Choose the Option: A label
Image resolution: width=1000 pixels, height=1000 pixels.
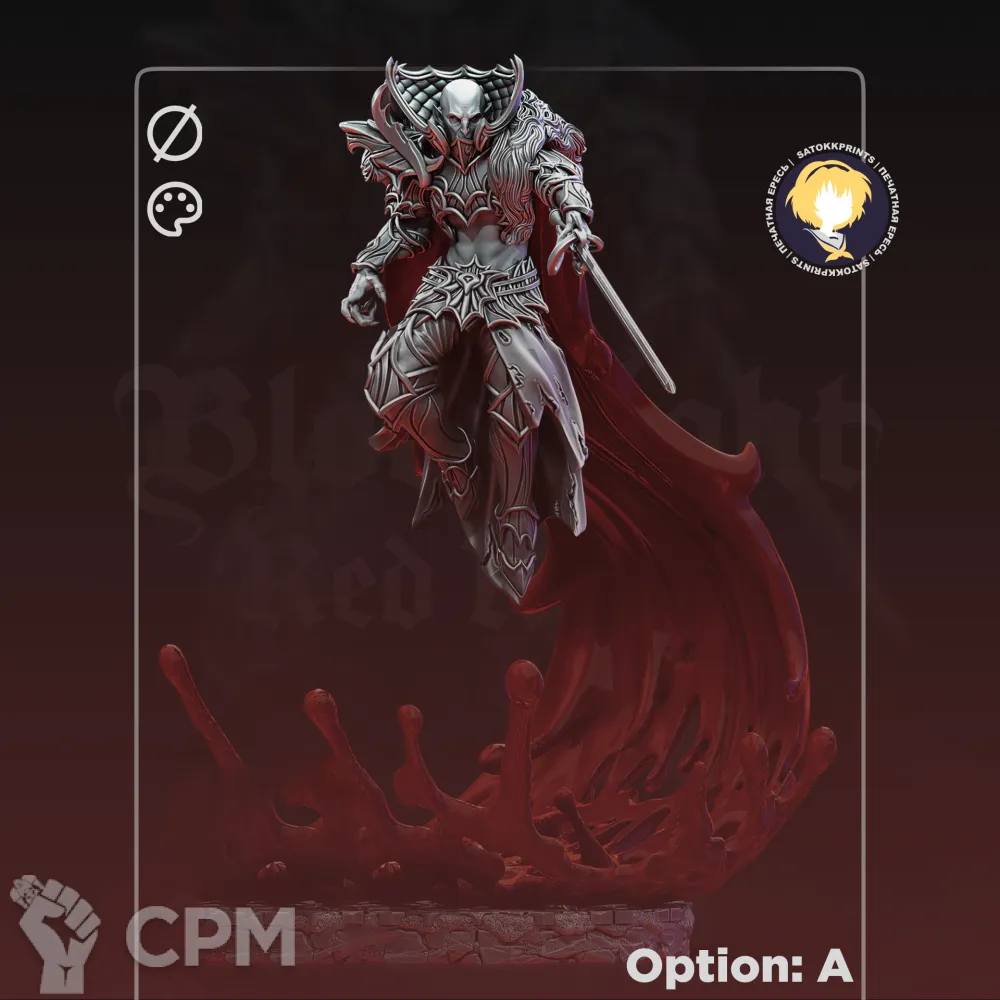tap(739, 966)
